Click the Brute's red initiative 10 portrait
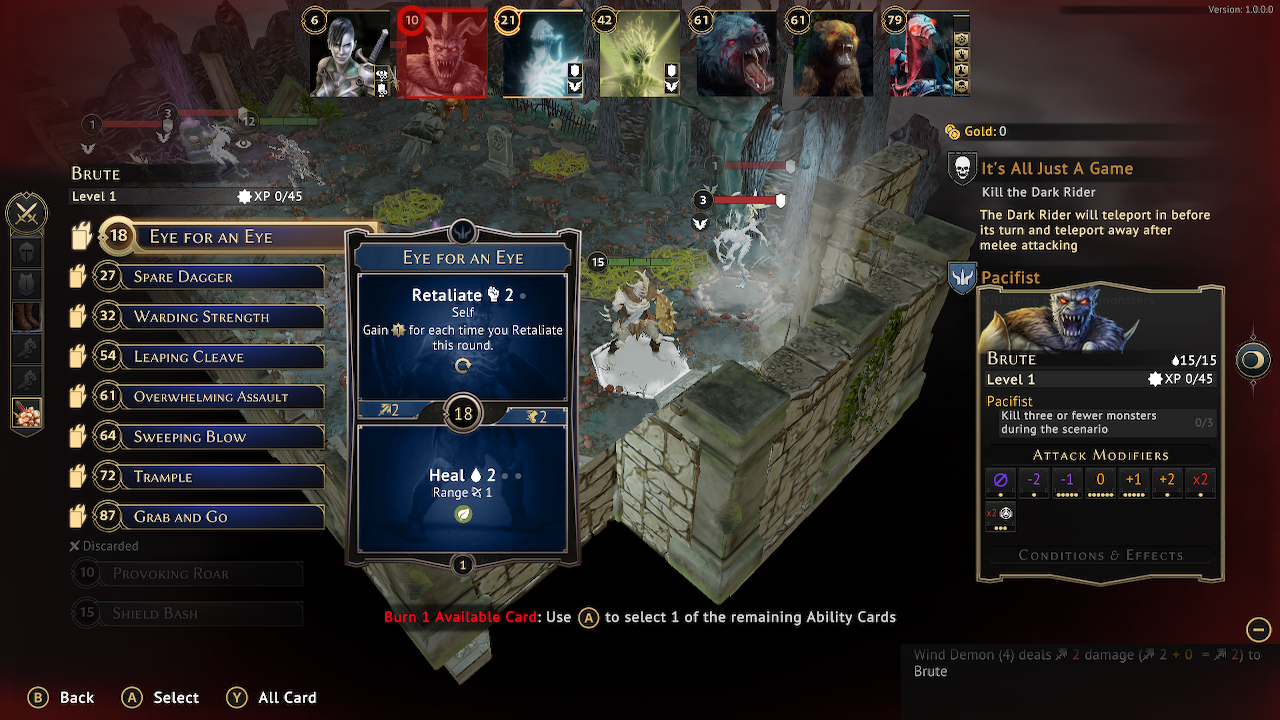The image size is (1280, 720). pyautogui.click(x=442, y=55)
